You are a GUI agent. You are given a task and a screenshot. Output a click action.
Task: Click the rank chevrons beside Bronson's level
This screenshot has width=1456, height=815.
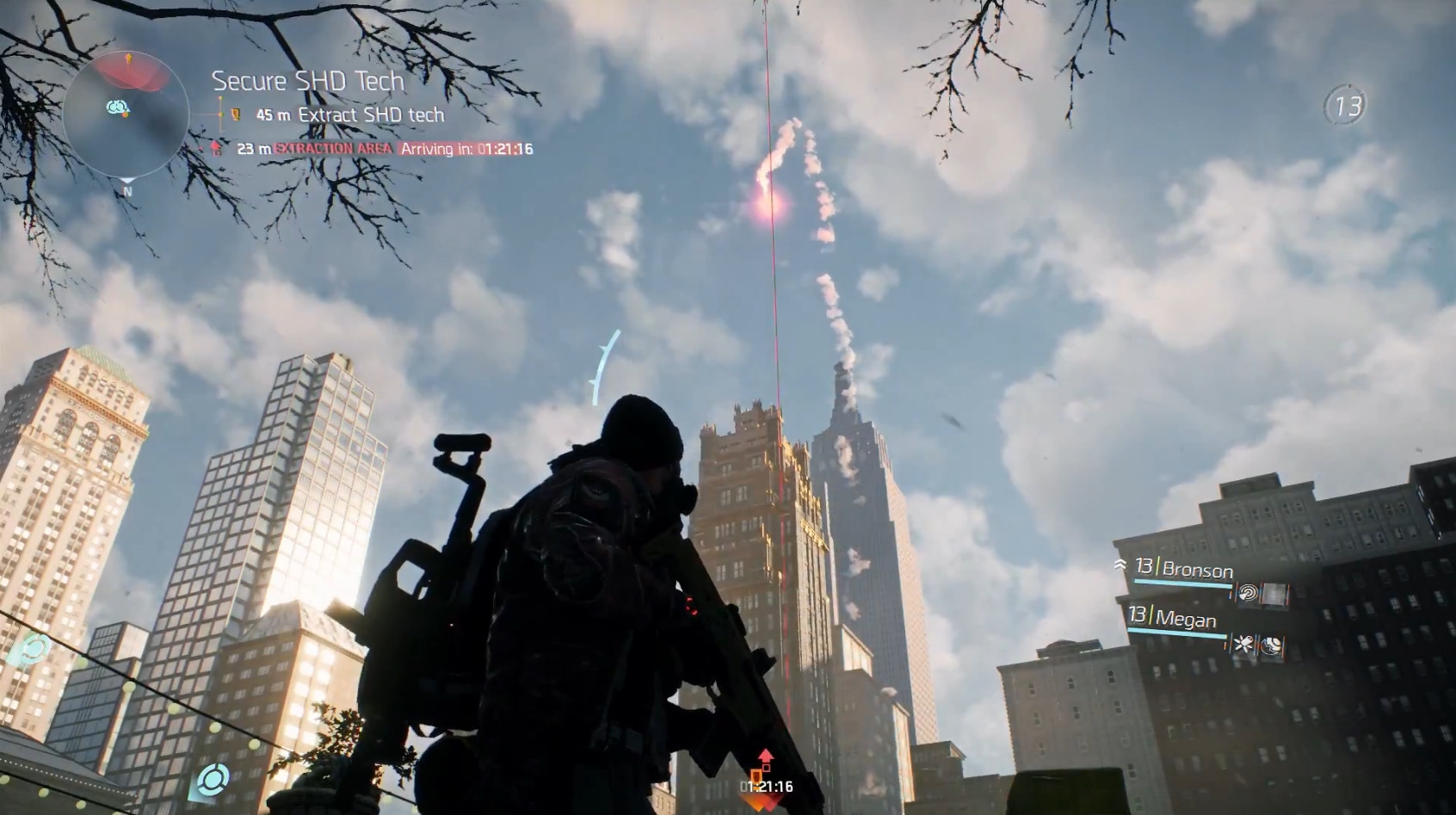(1121, 565)
